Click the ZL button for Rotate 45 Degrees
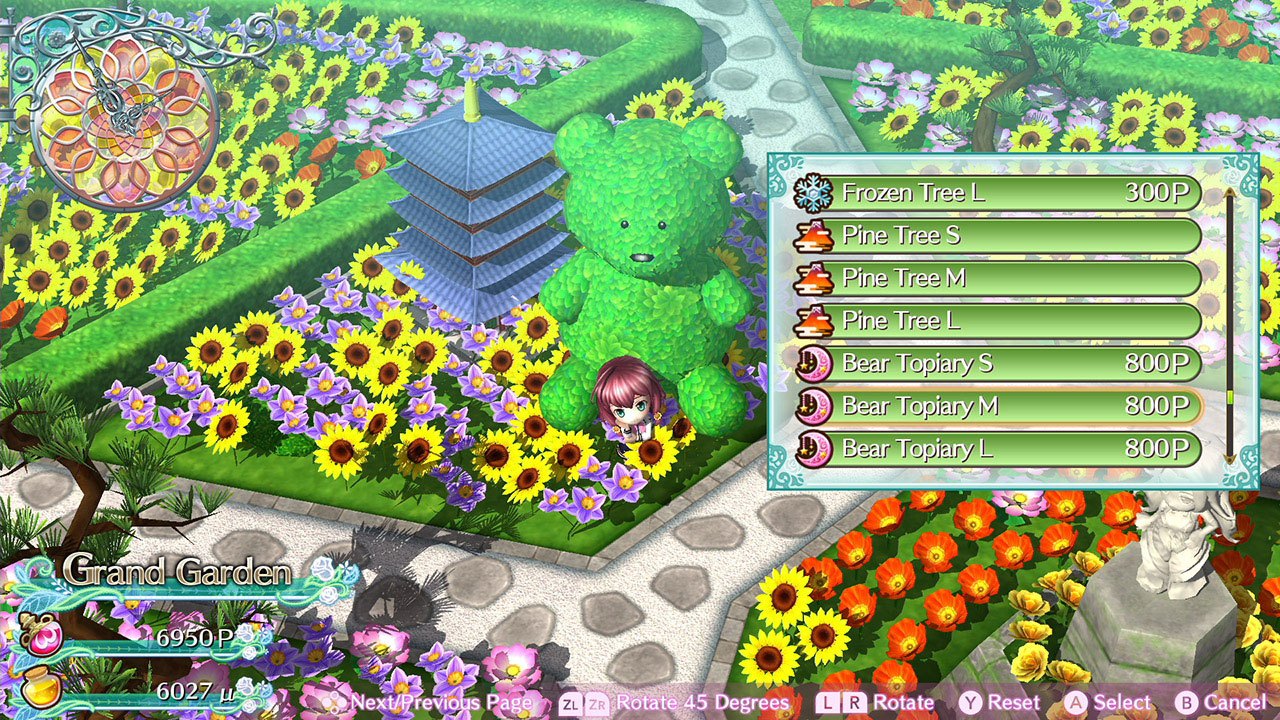 pos(569,702)
